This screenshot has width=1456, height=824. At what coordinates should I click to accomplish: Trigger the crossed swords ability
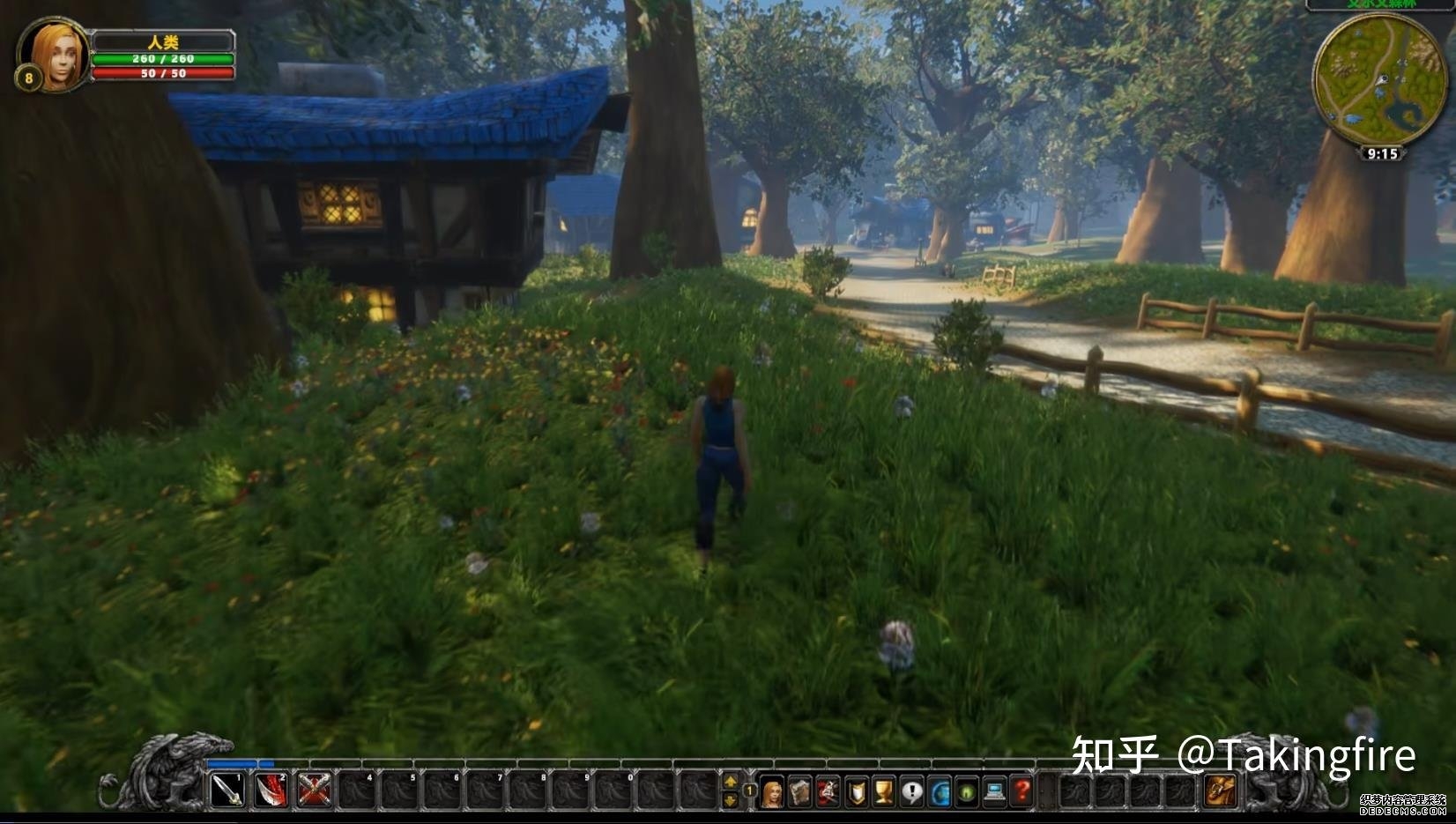coord(314,790)
